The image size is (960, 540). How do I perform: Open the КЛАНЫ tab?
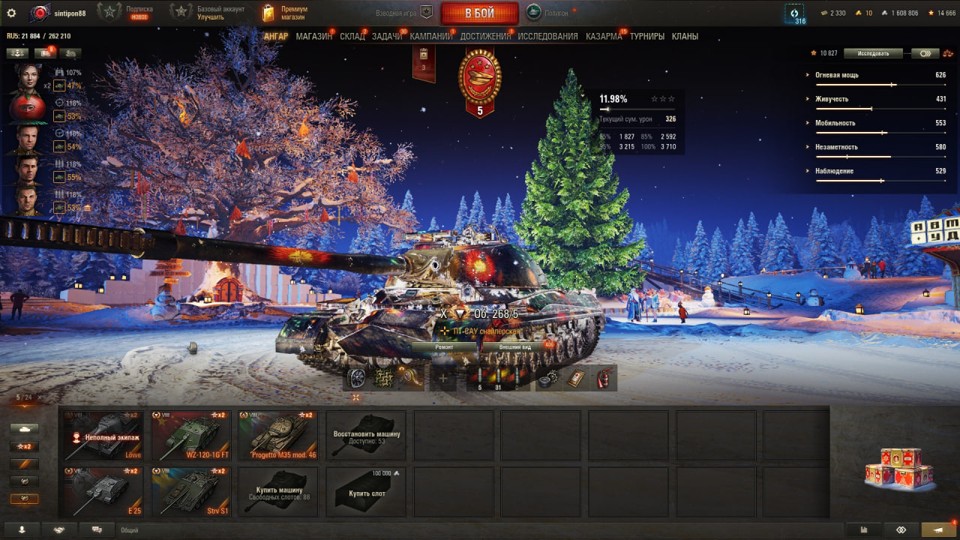pos(685,36)
